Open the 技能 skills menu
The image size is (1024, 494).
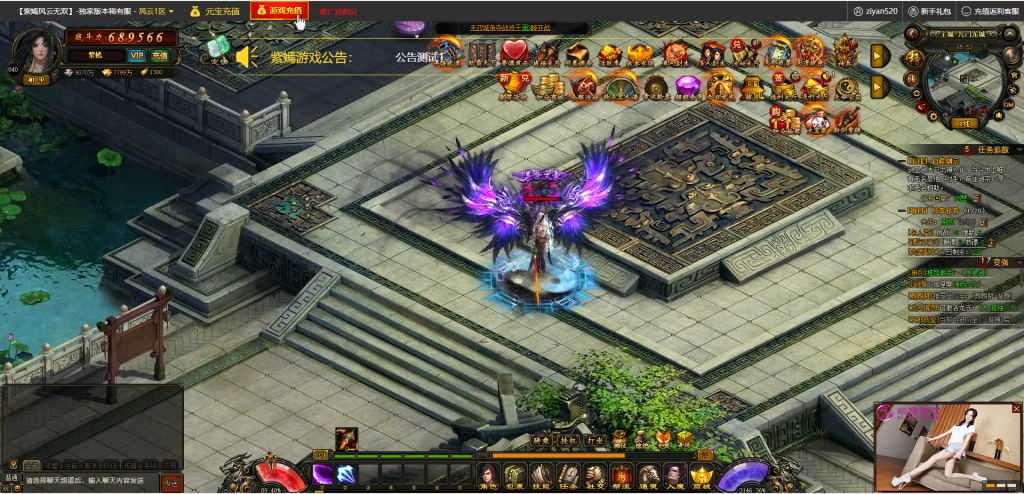tap(542, 475)
